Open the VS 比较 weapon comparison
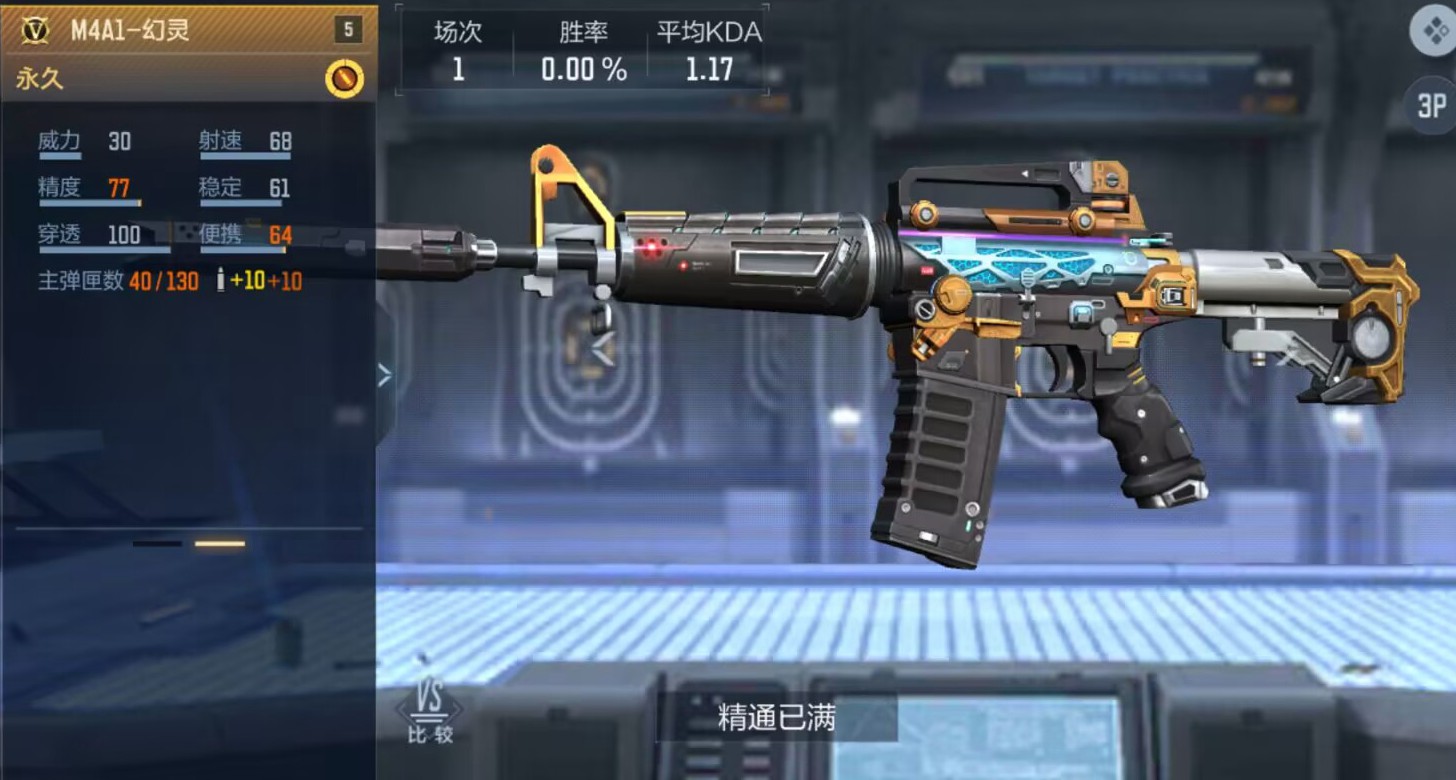 (430, 712)
